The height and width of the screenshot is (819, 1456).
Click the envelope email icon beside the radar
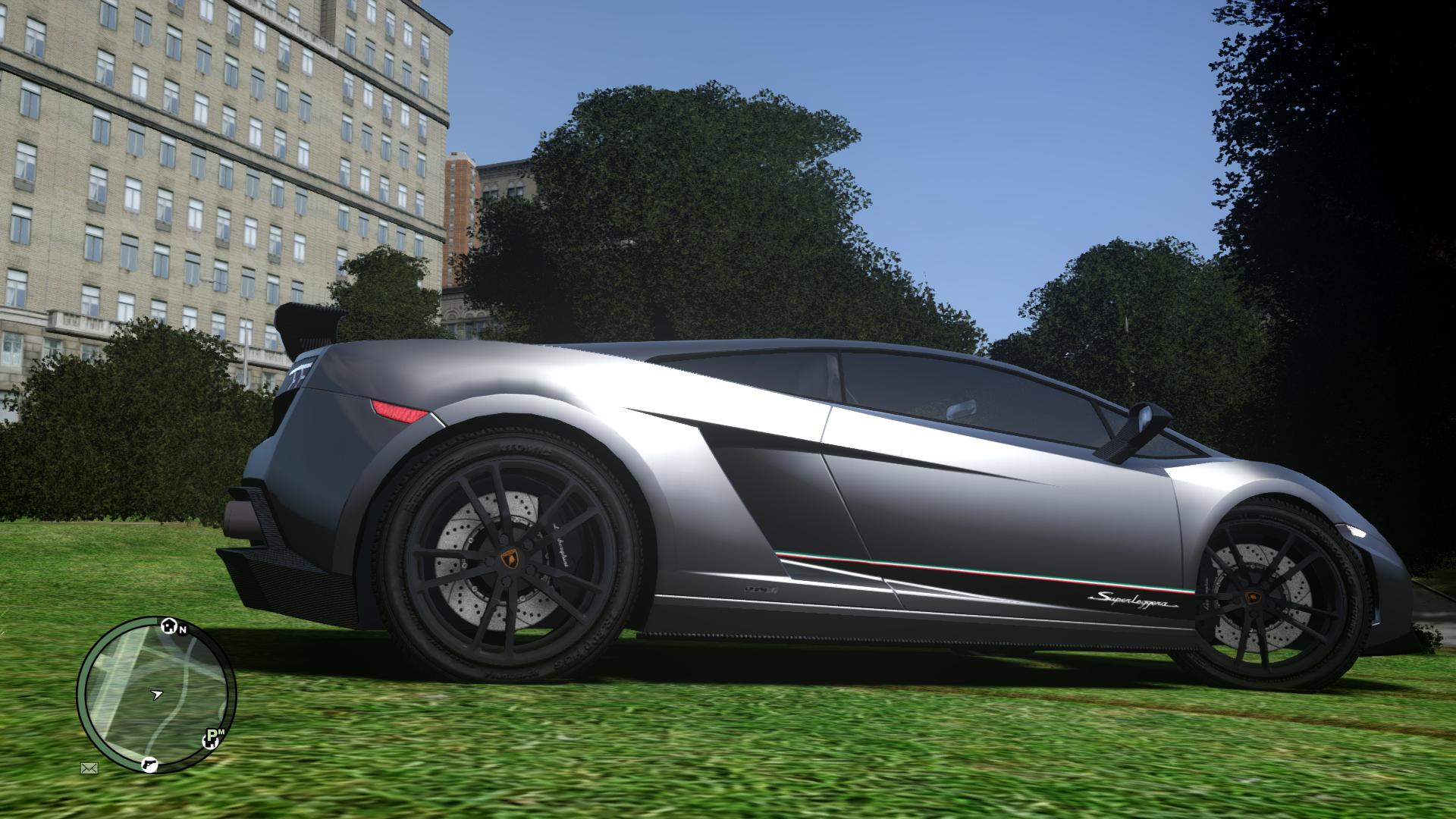click(x=89, y=767)
